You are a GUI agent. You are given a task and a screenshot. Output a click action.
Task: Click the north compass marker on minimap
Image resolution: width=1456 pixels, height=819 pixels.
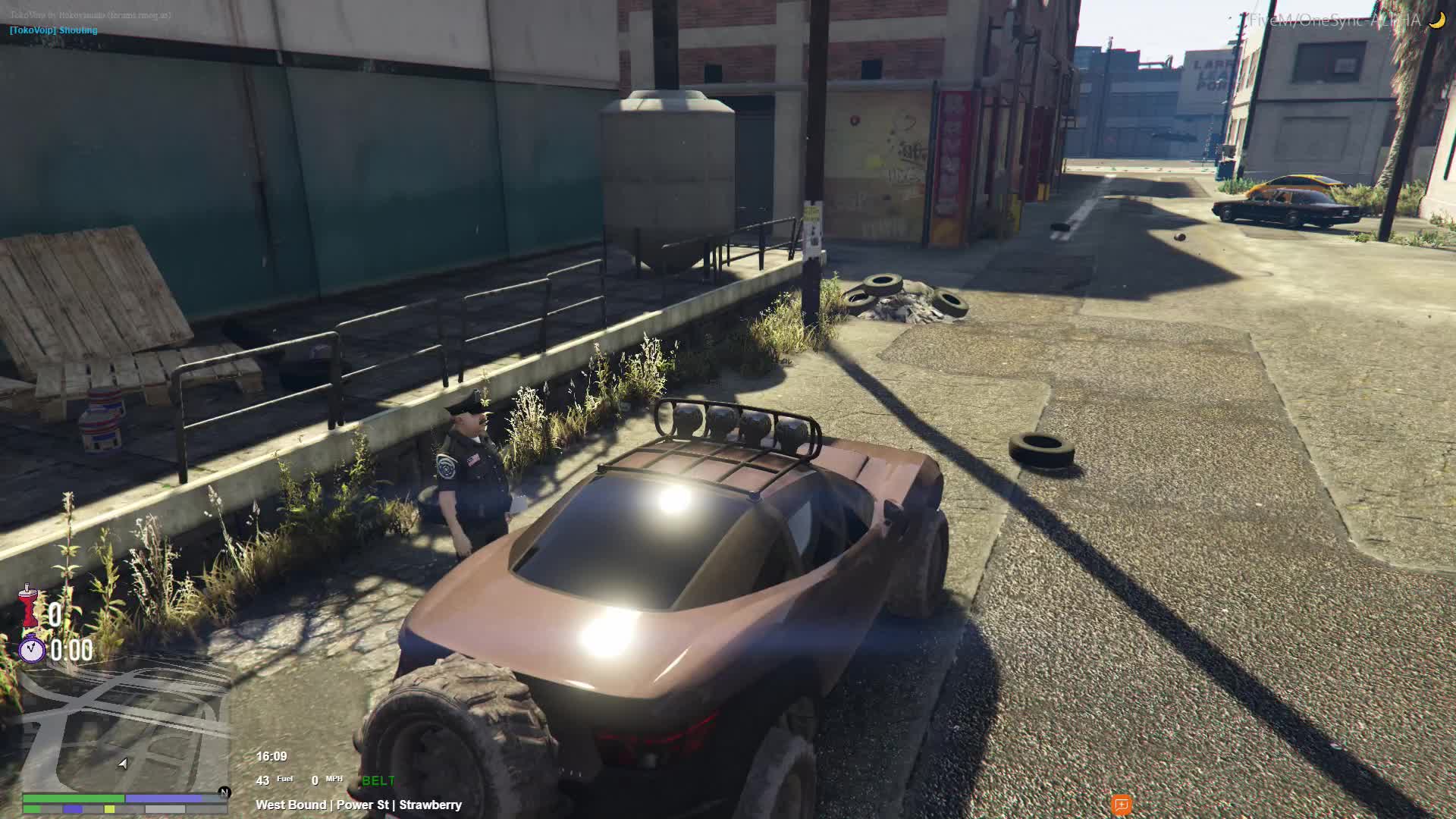point(224,792)
